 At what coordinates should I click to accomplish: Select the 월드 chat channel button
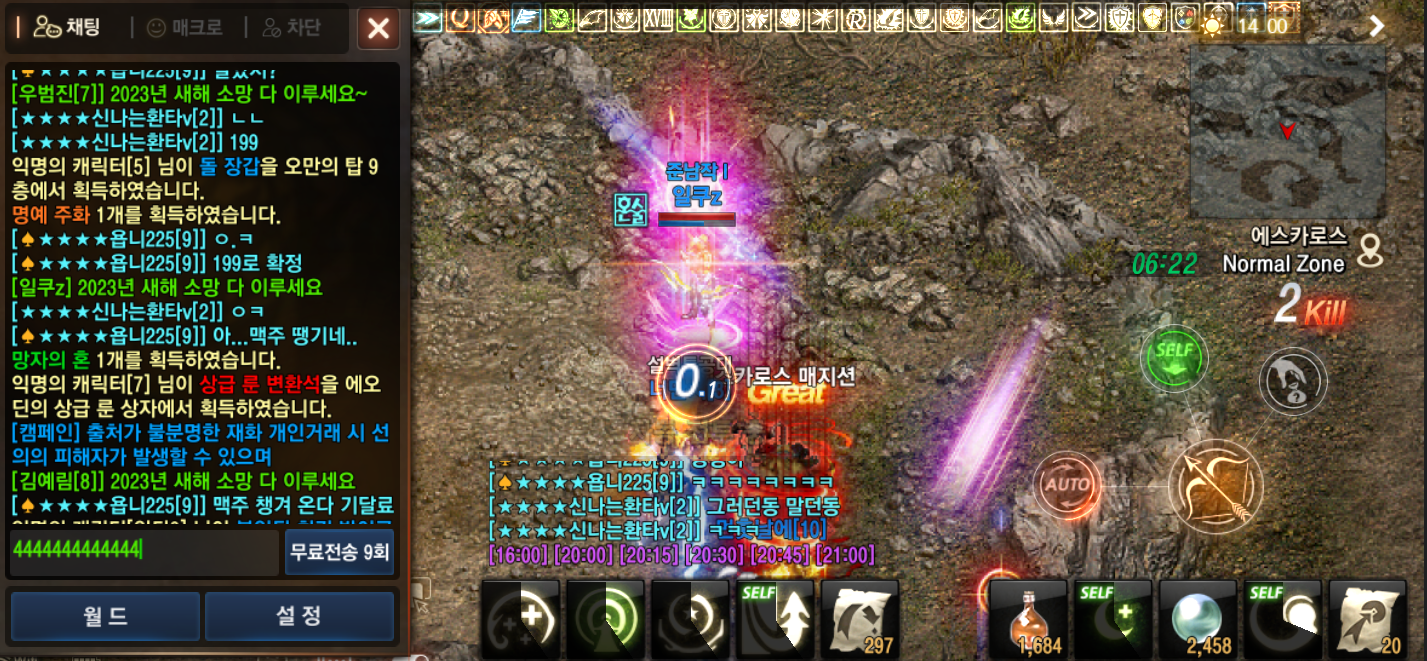click(x=104, y=616)
